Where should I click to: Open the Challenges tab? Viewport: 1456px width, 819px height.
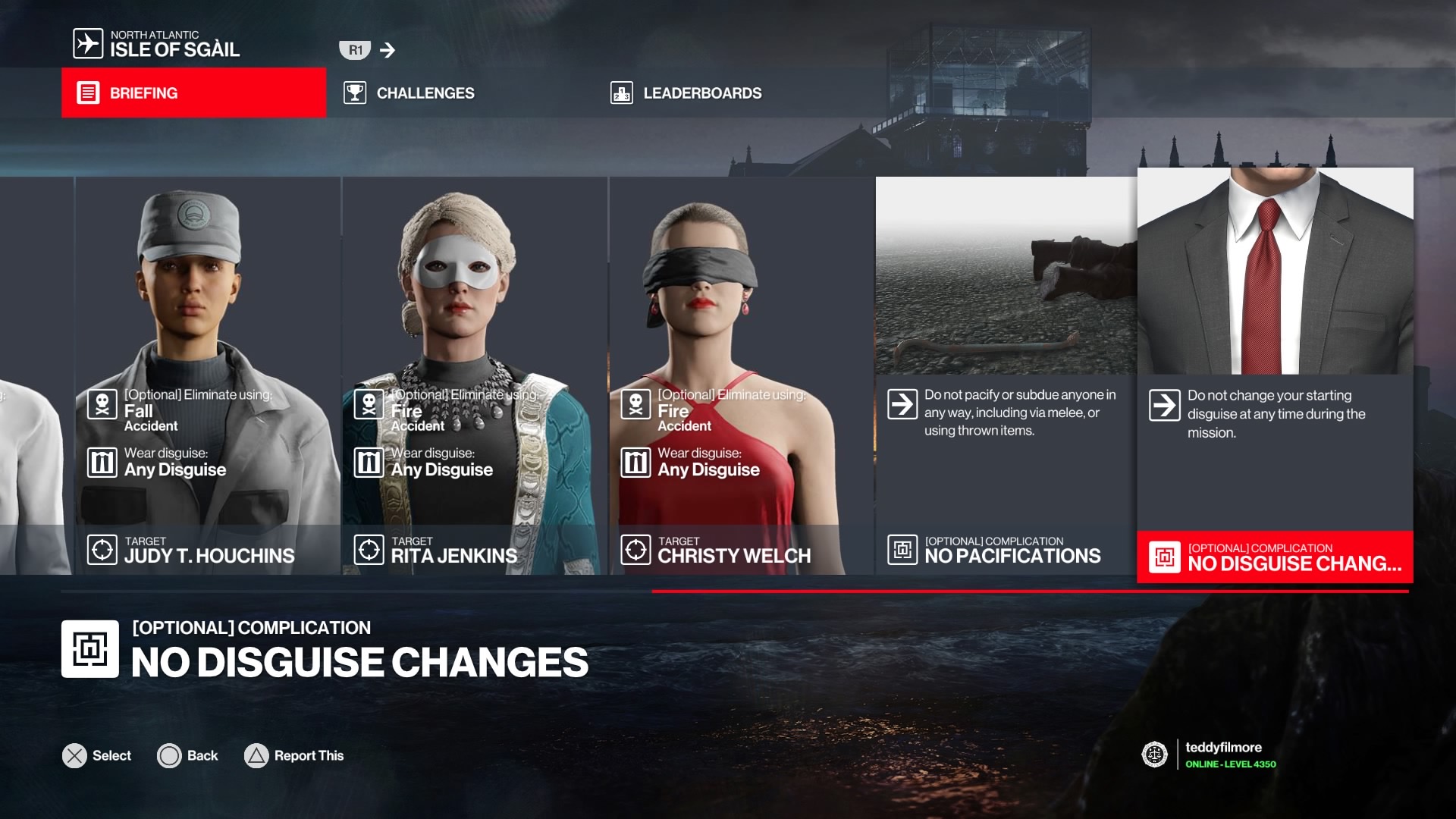[409, 93]
